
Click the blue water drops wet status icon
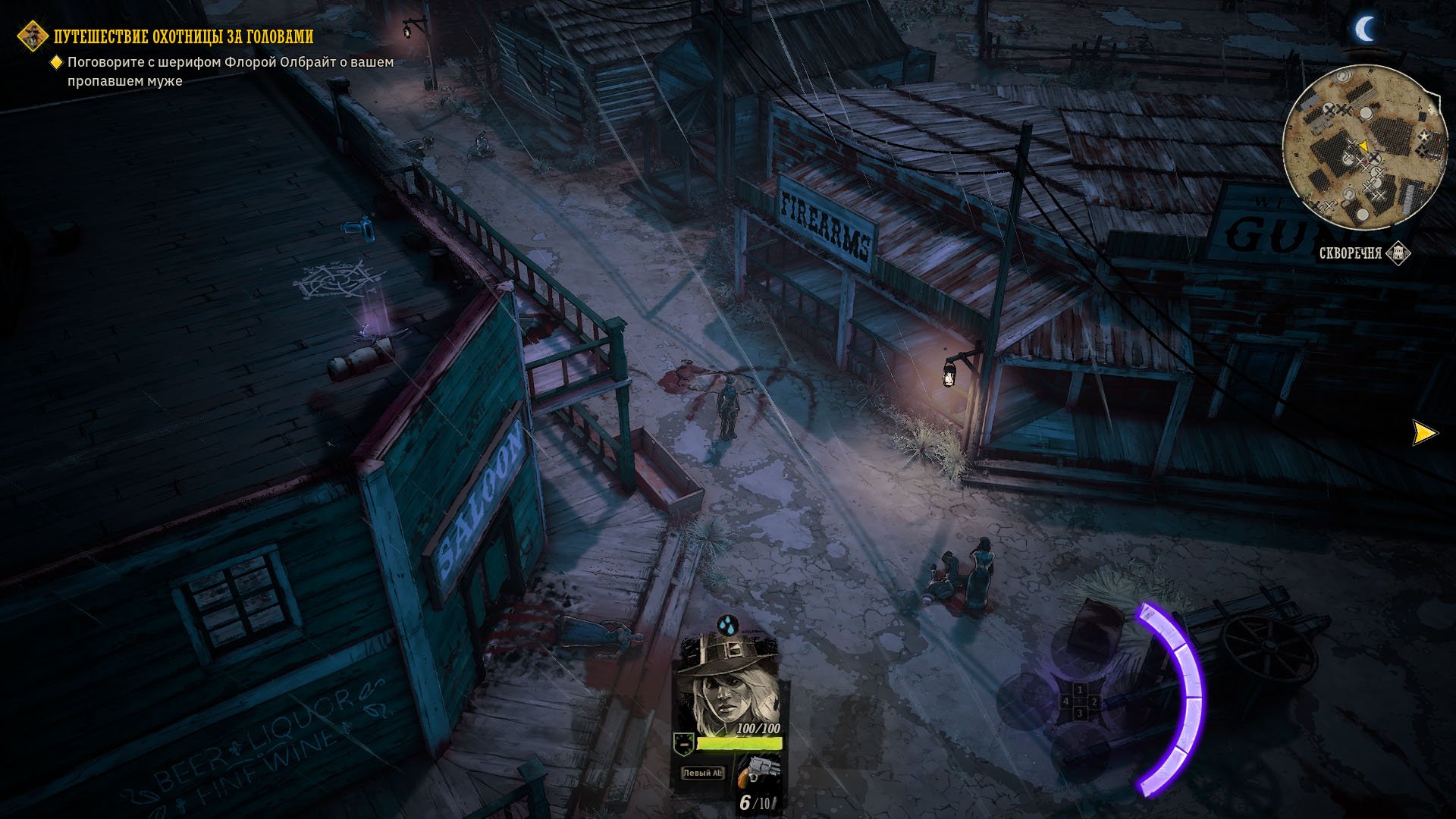tap(727, 625)
